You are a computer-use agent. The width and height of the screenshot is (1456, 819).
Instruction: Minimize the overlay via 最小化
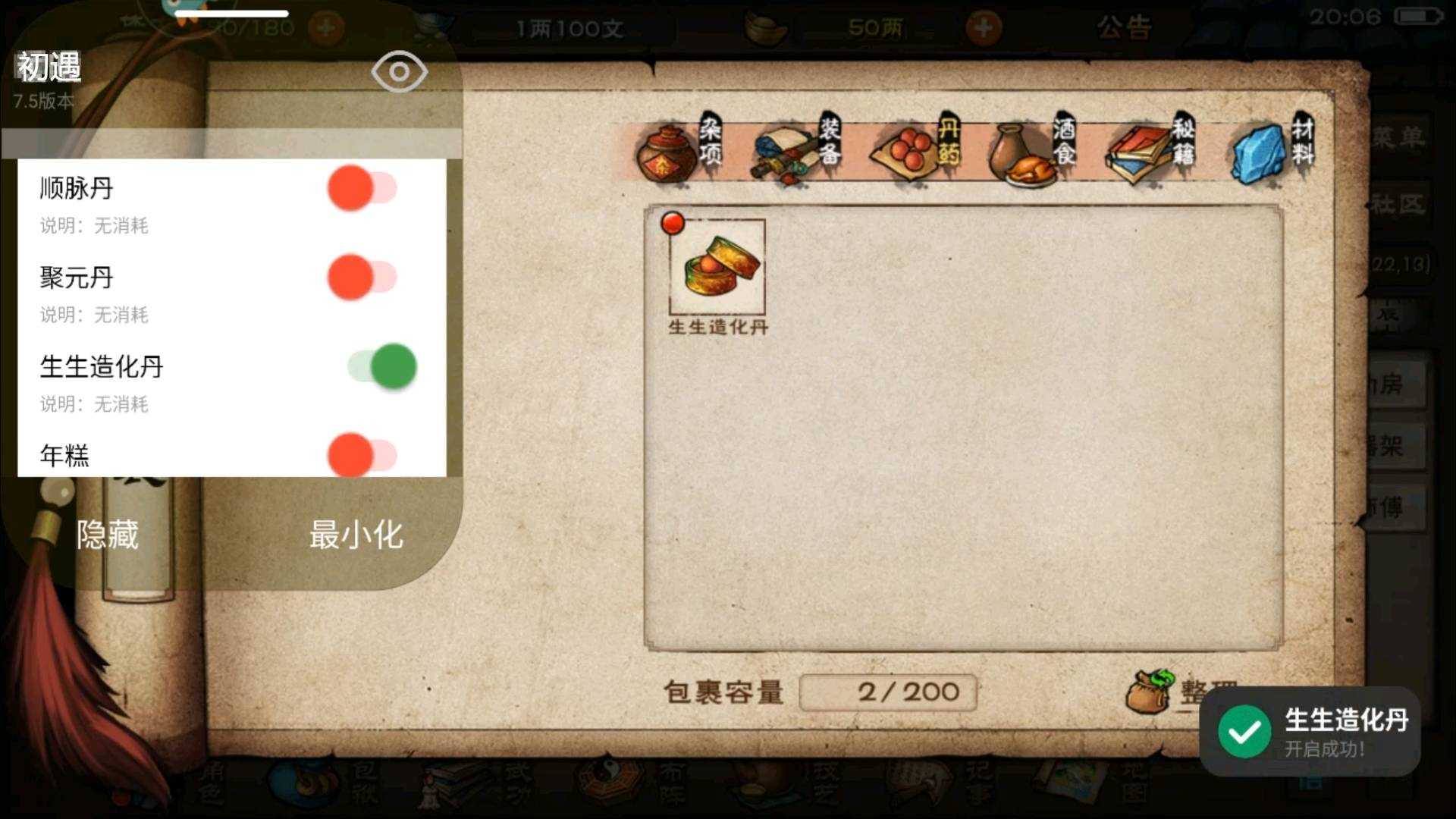point(356,535)
